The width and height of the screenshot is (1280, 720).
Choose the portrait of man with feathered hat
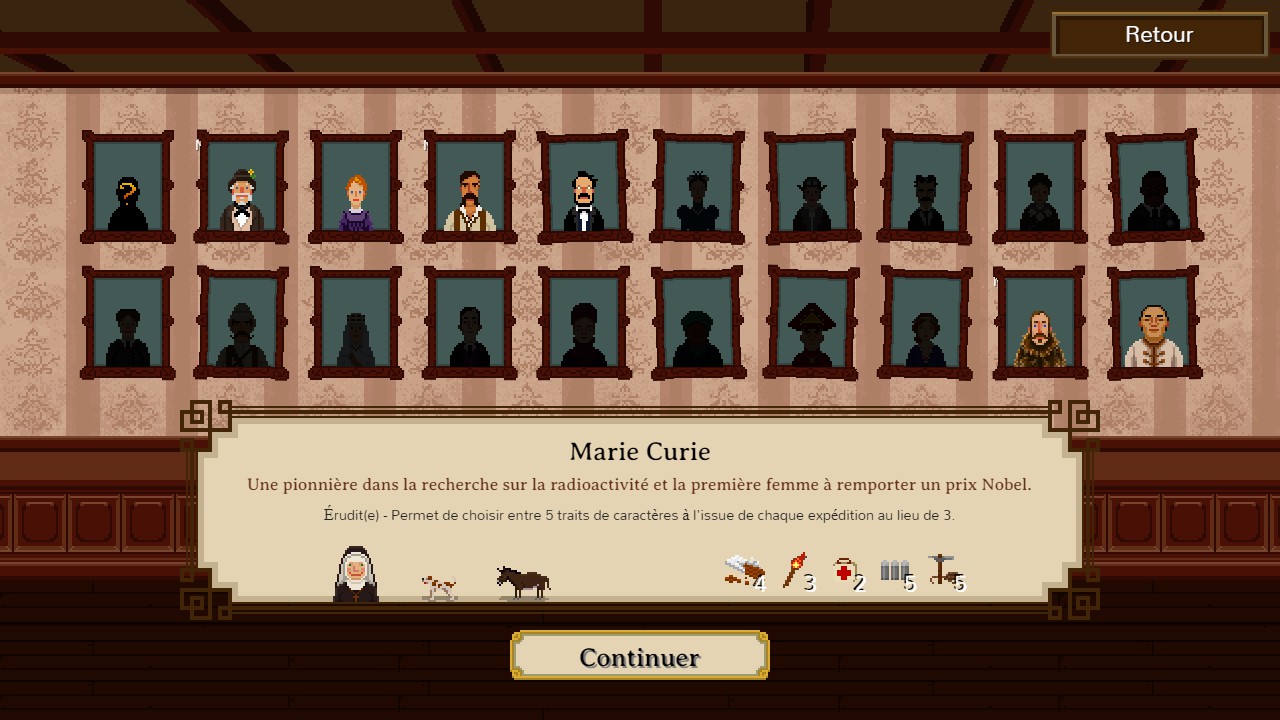[x=241, y=188]
